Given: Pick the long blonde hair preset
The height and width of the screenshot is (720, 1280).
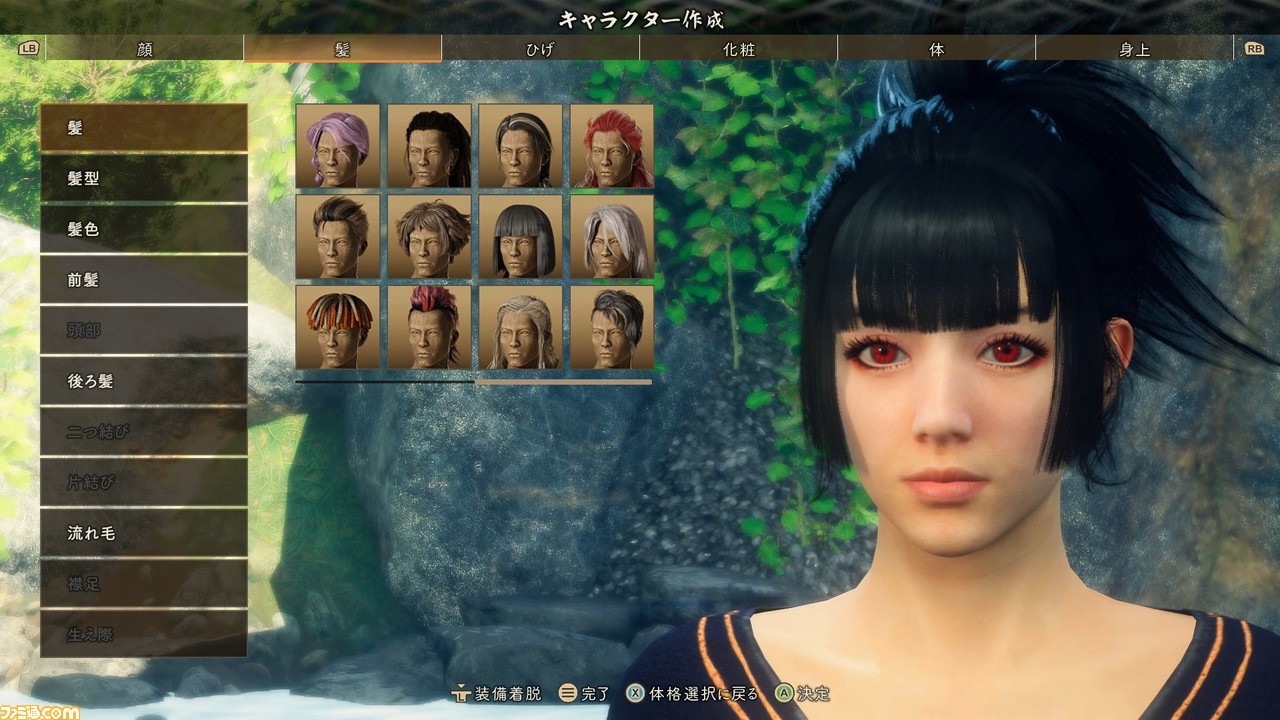Looking at the screenshot, I should point(520,327).
